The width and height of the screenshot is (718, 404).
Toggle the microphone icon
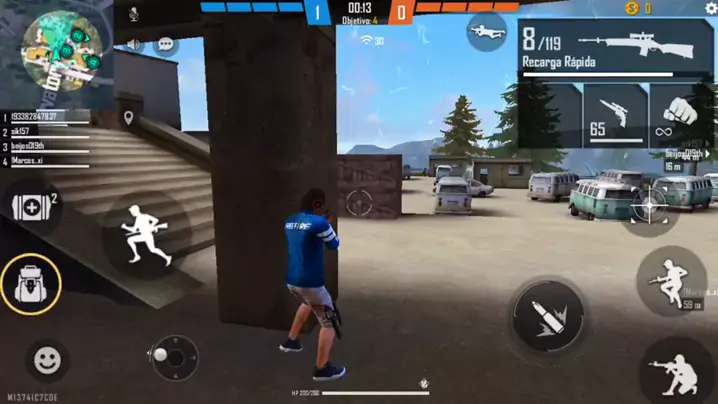134,14
